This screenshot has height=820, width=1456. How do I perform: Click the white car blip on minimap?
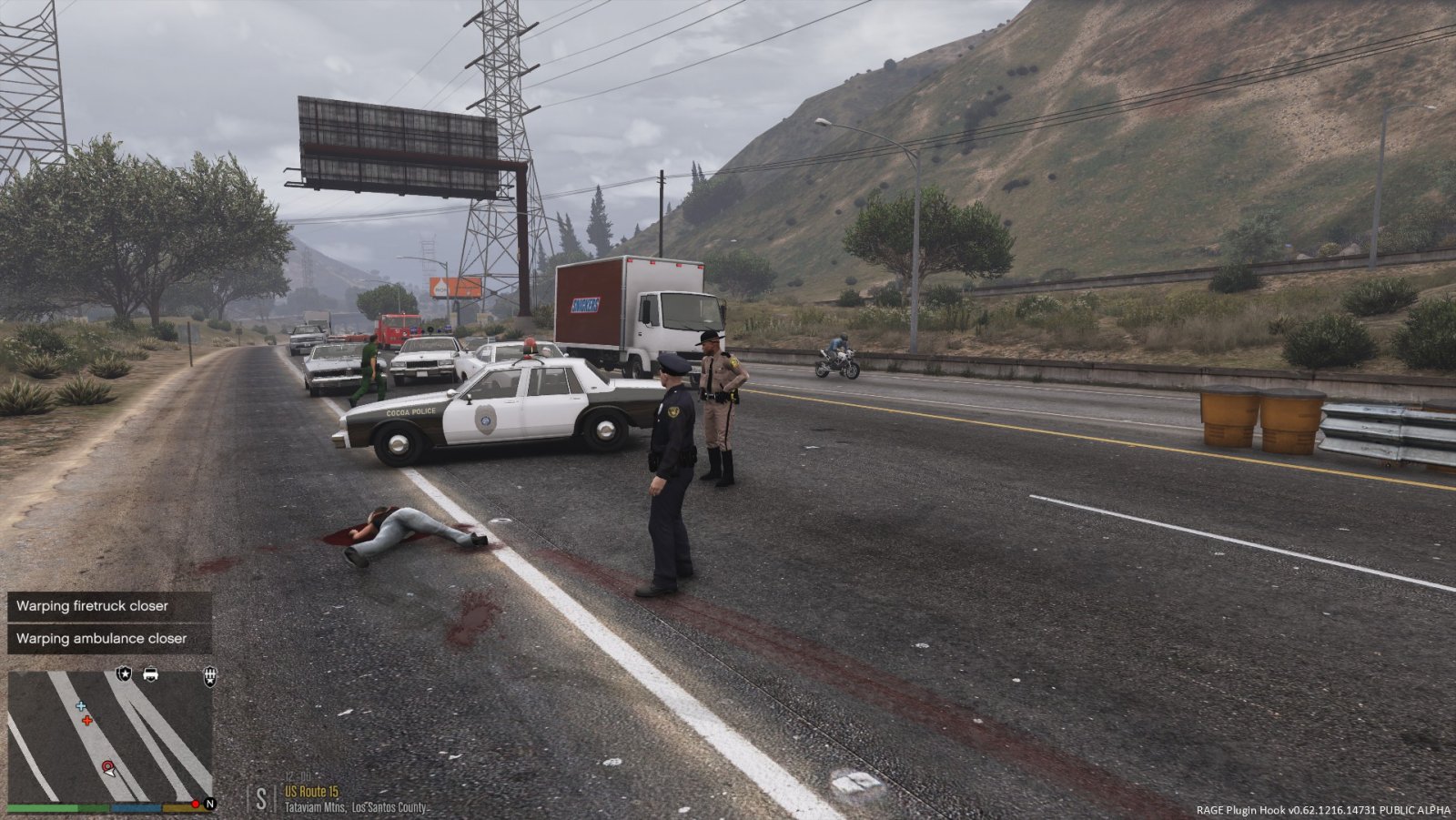click(151, 674)
